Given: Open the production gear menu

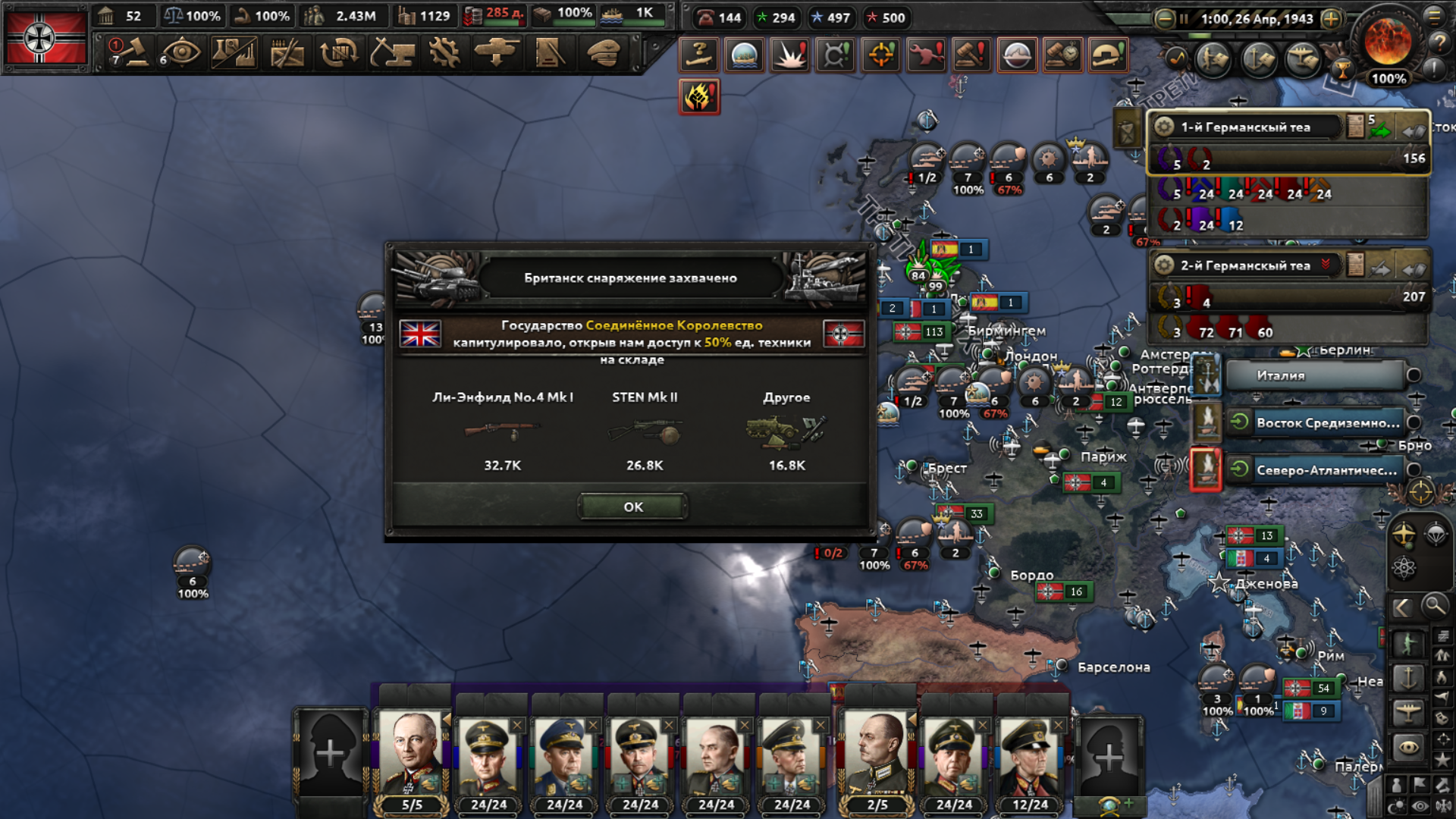Looking at the screenshot, I should [444, 53].
